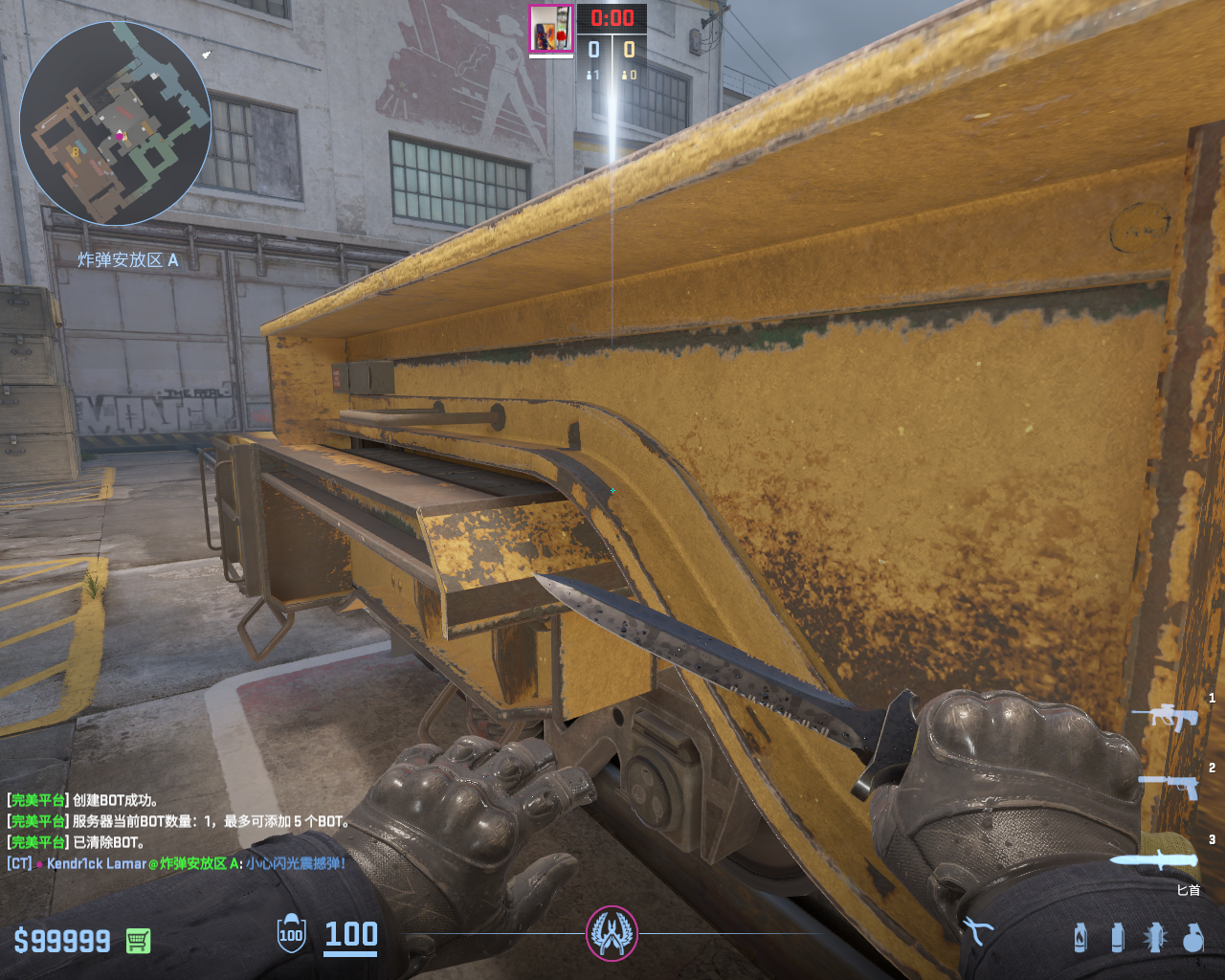
Task: Click the defuse kit pliers icon
Action: (976, 930)
